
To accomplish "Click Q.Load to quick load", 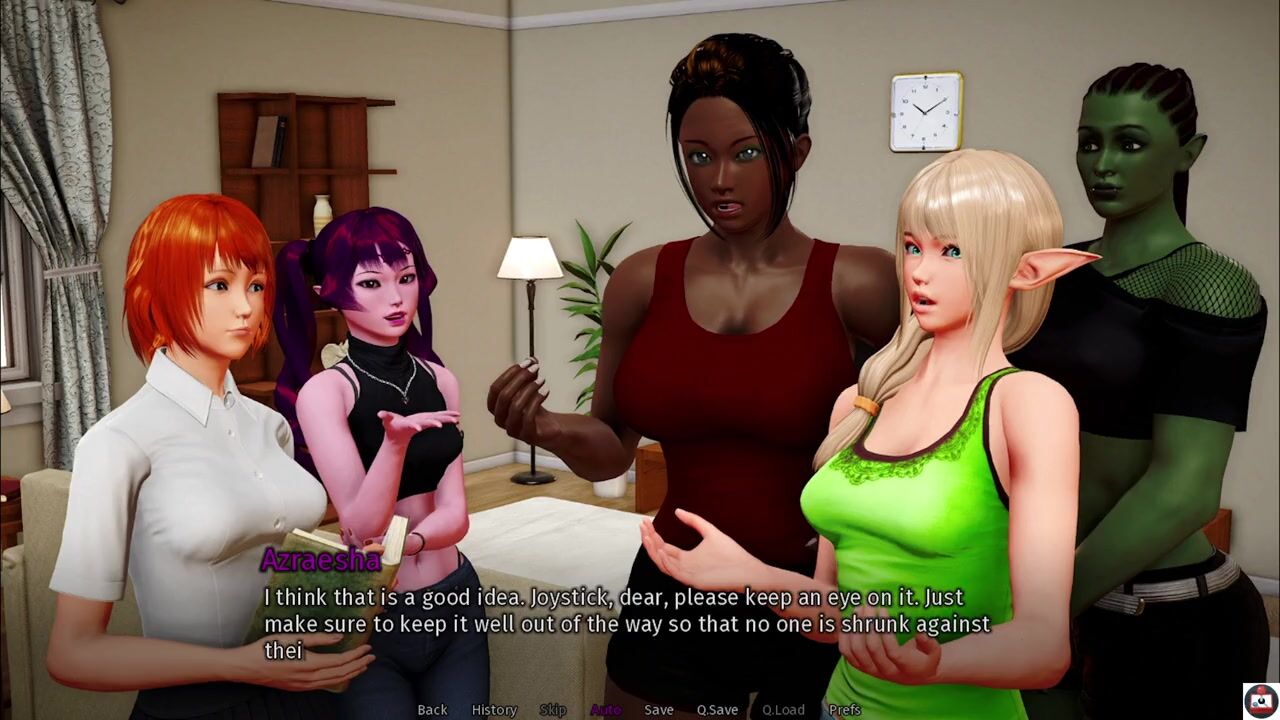I will pyautogui.click(x=783, y=709).
